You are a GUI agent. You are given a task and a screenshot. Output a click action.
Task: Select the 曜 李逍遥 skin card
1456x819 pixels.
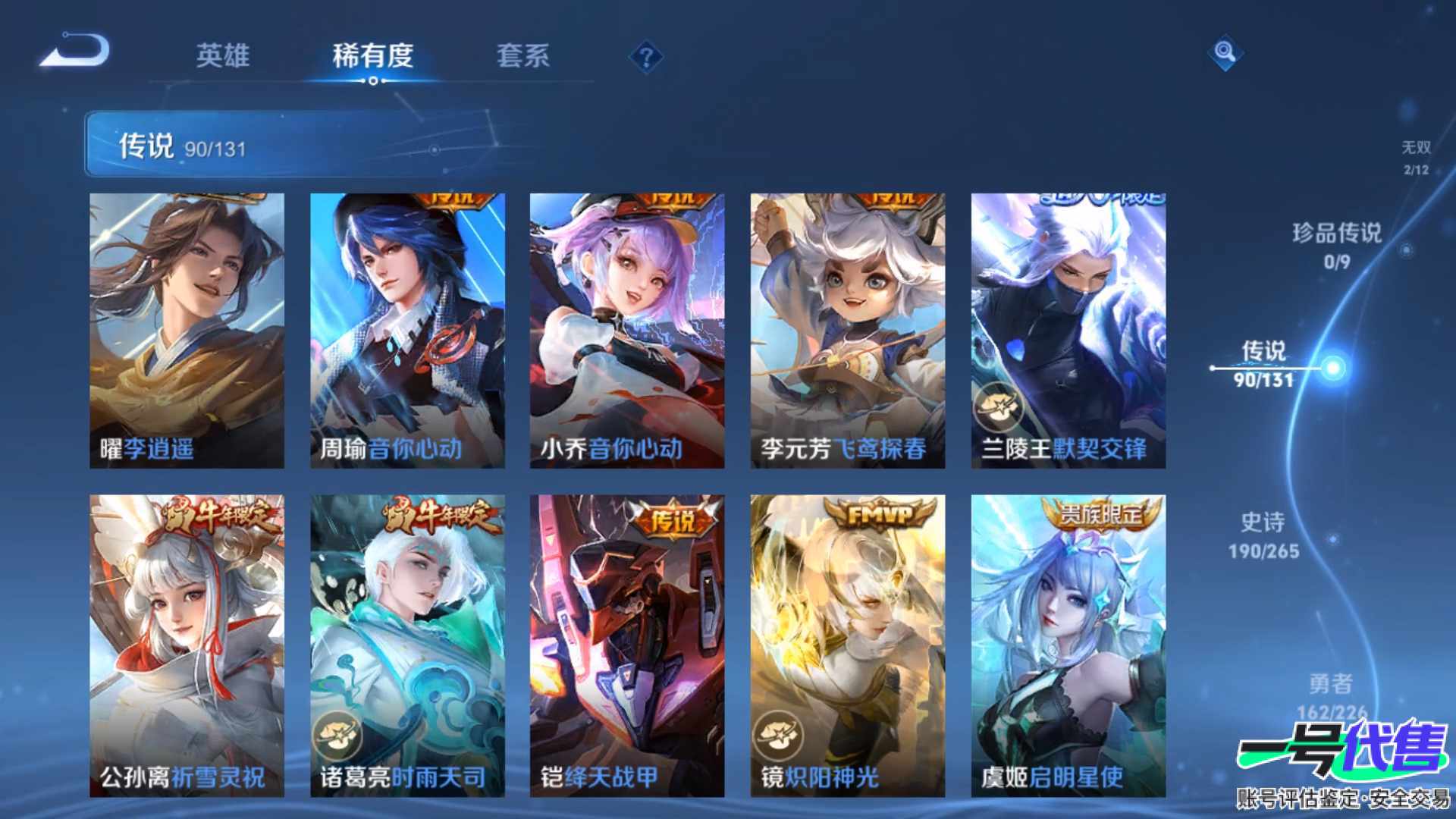[x=187, y=330]
